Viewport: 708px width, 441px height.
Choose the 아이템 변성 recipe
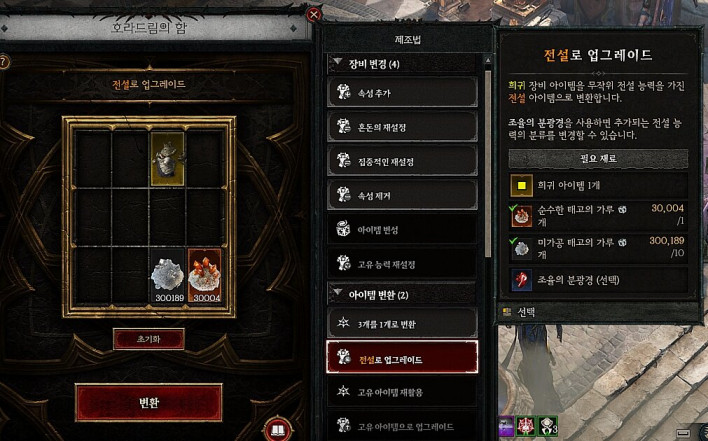[401, 228]
